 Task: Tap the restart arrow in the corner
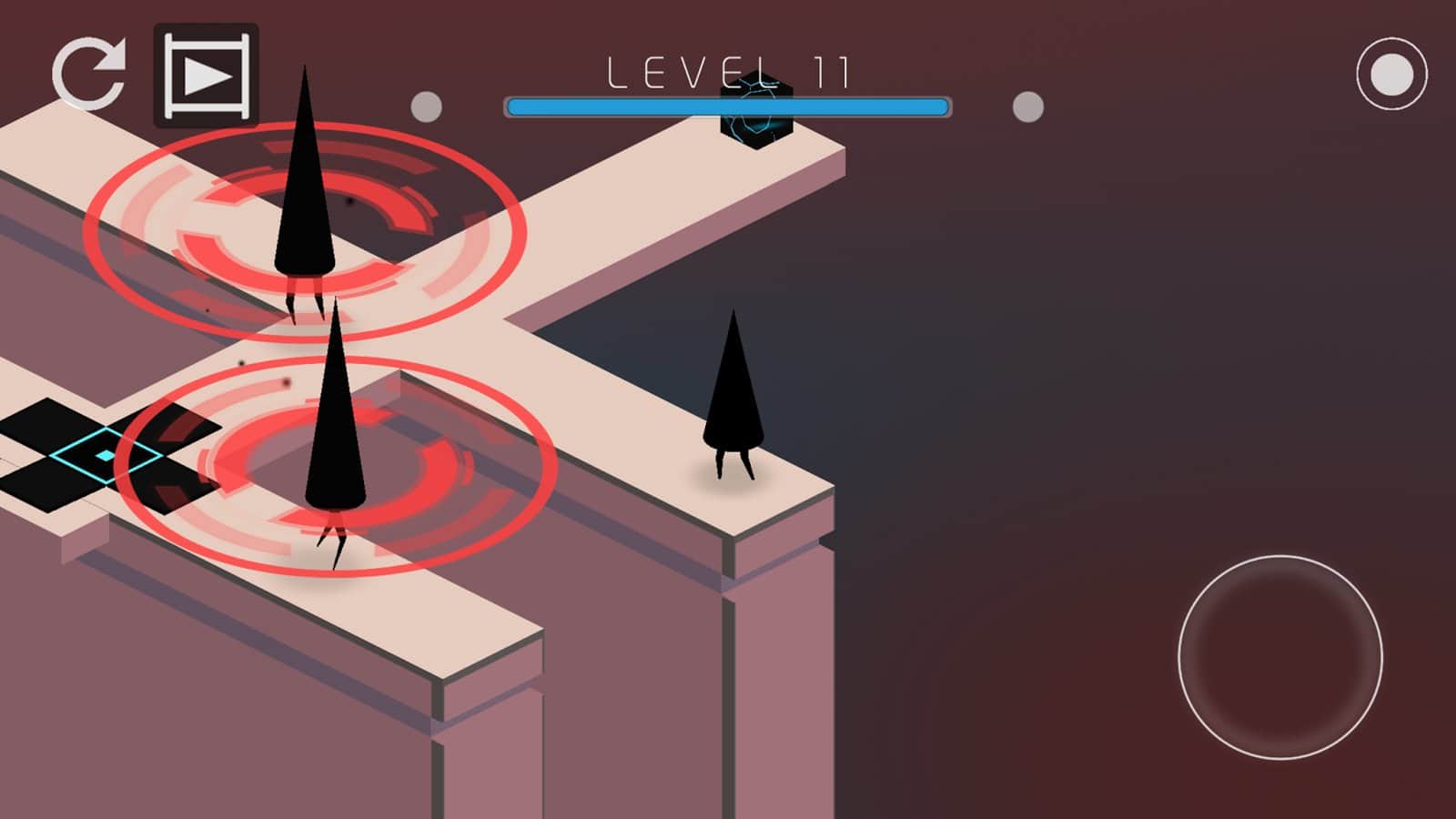pos(91,73)
